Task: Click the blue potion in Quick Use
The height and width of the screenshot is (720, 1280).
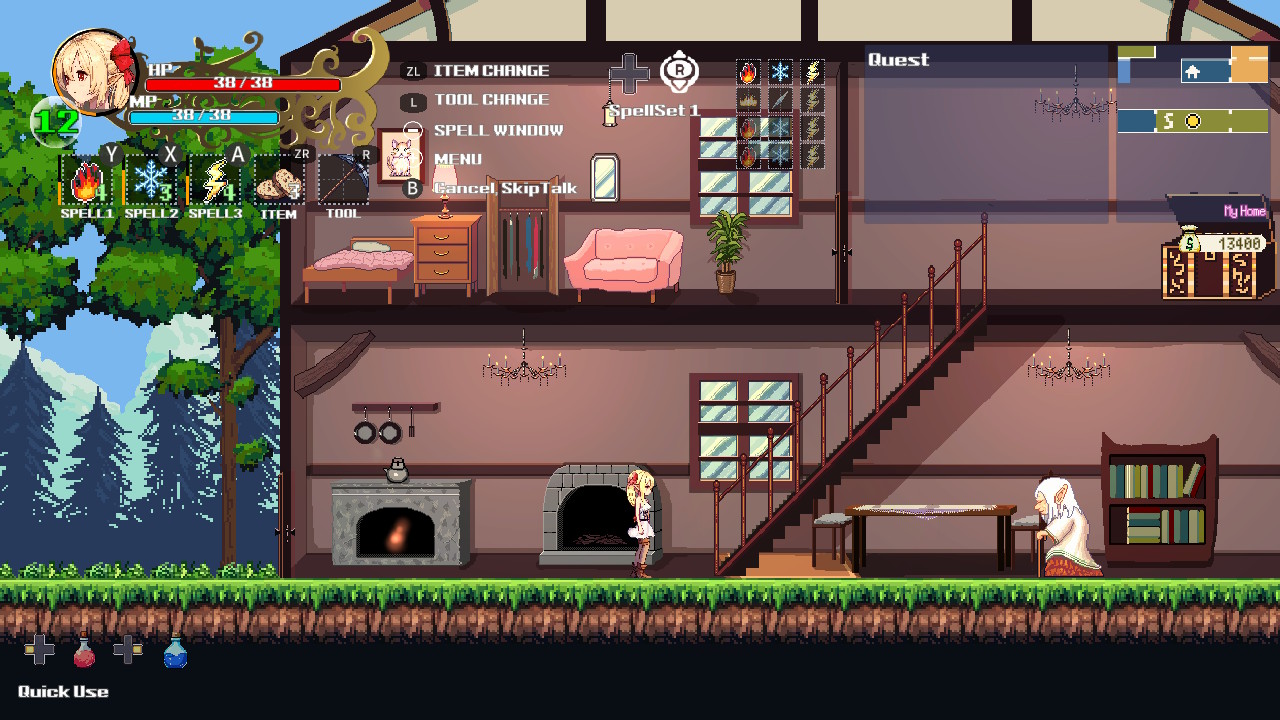Action: pyautogui.click(x=175, y=653)
